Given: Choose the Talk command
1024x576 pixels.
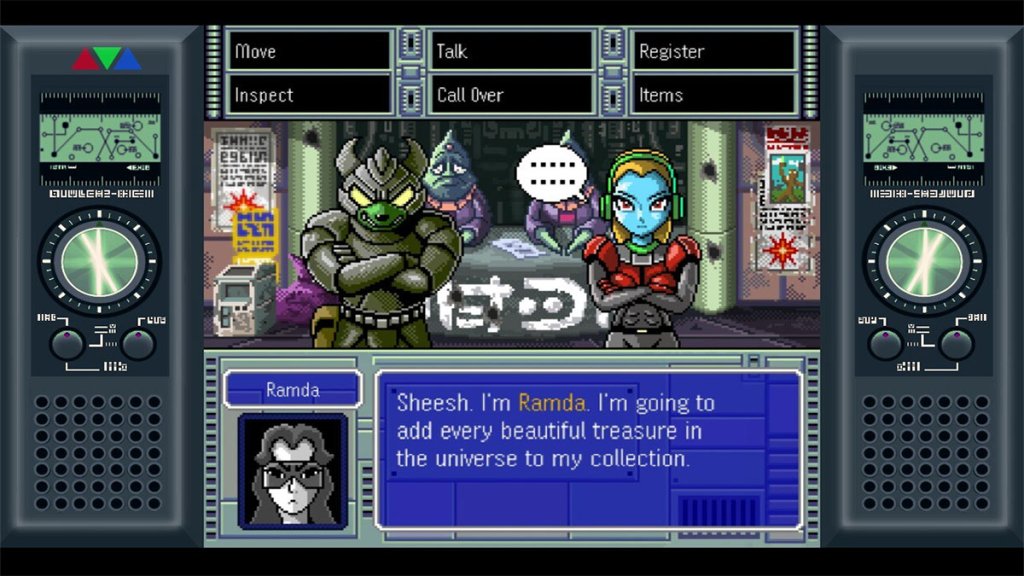Looking at the screenshot, I should pos(512,51).
